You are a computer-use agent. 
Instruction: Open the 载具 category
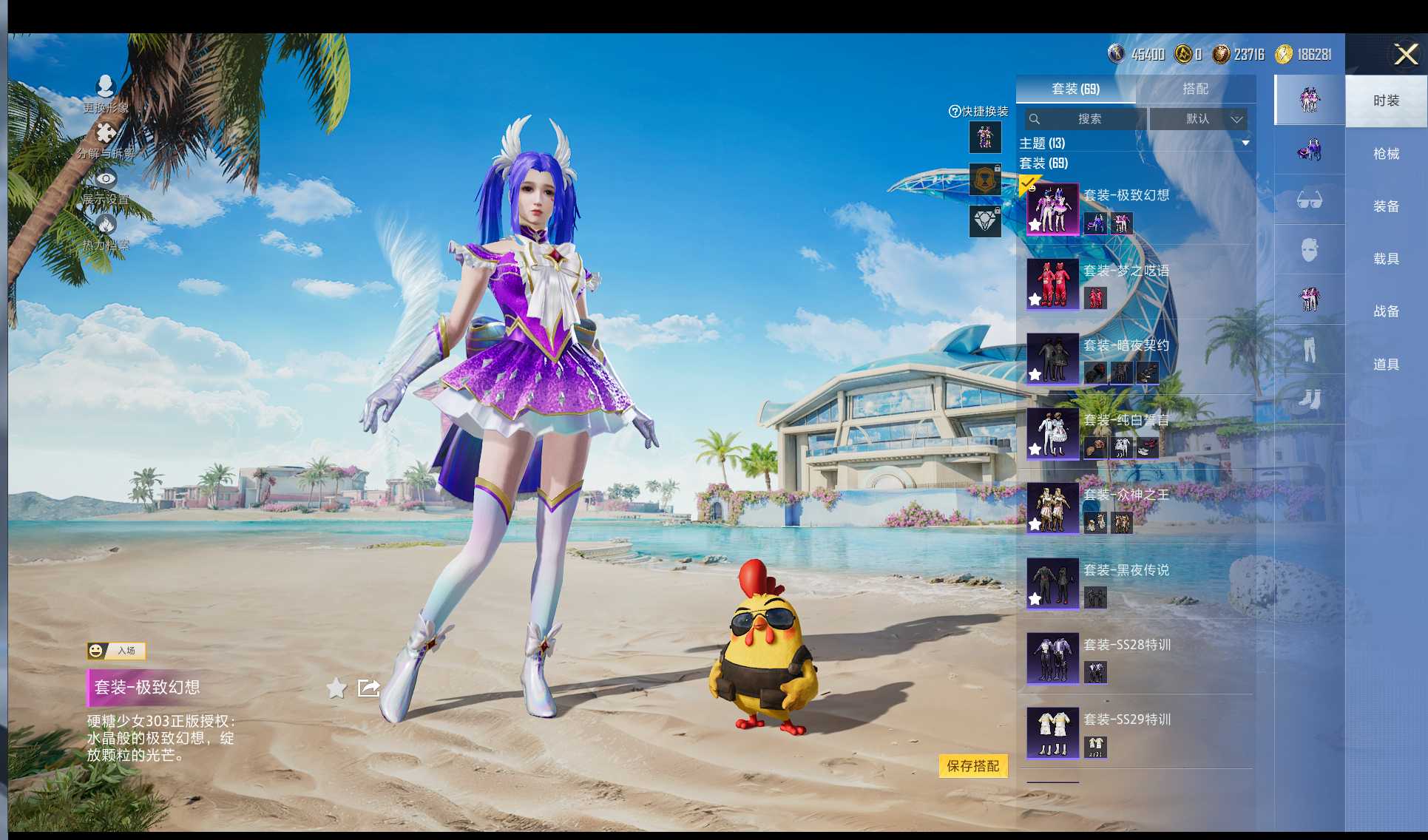pyautogui.click(x=1386, y=259)
